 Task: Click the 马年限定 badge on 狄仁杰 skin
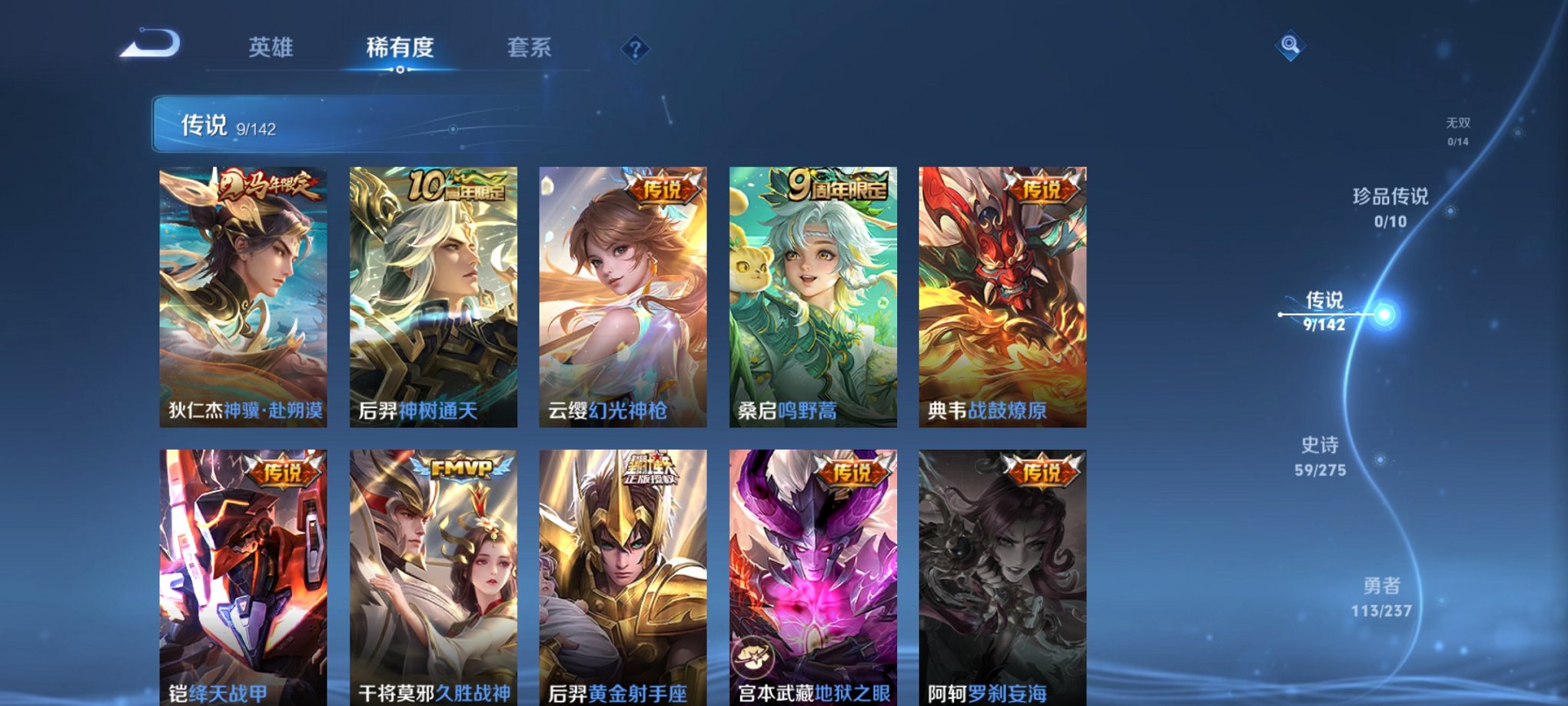[272, 185]
